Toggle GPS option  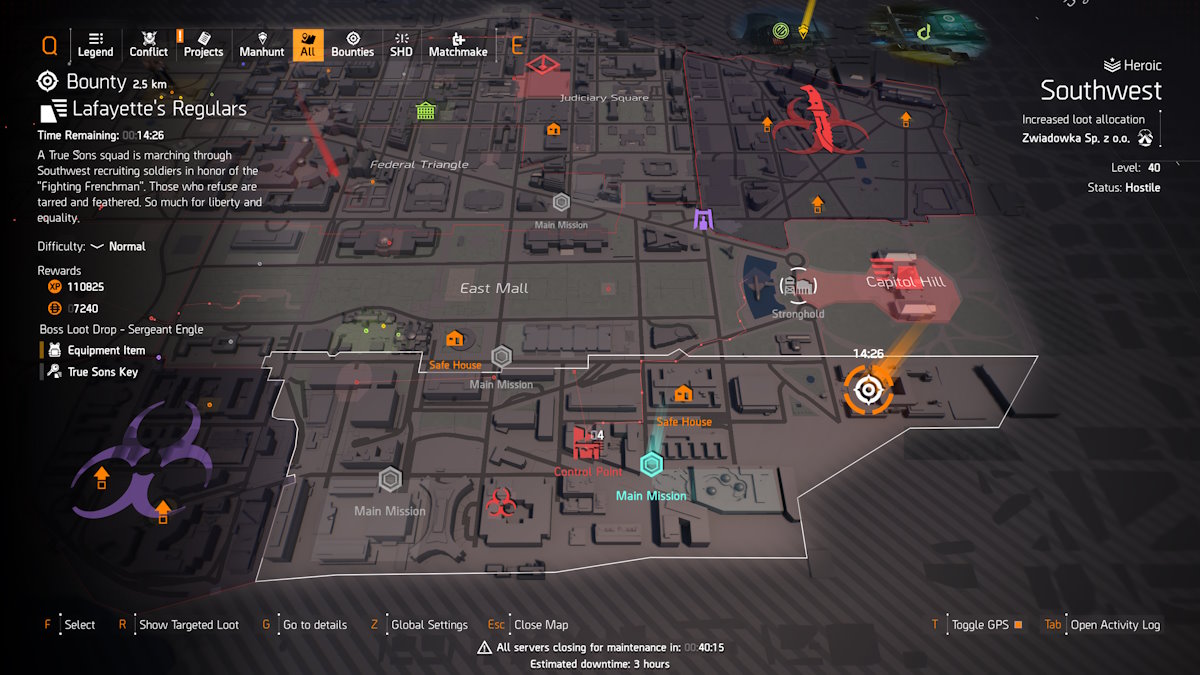[980, 625]
